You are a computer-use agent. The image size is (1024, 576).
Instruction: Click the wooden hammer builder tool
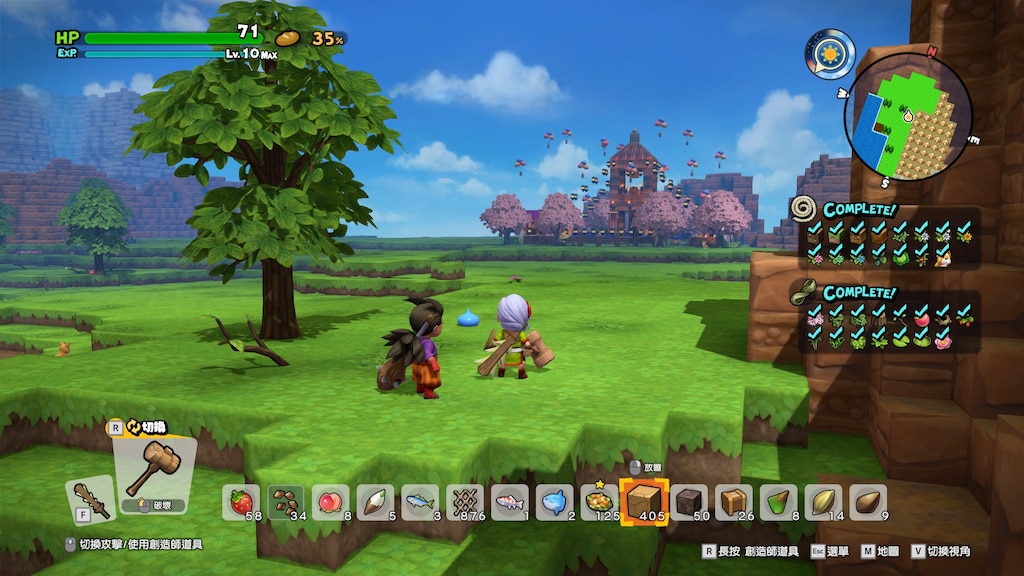click(153, 468)
